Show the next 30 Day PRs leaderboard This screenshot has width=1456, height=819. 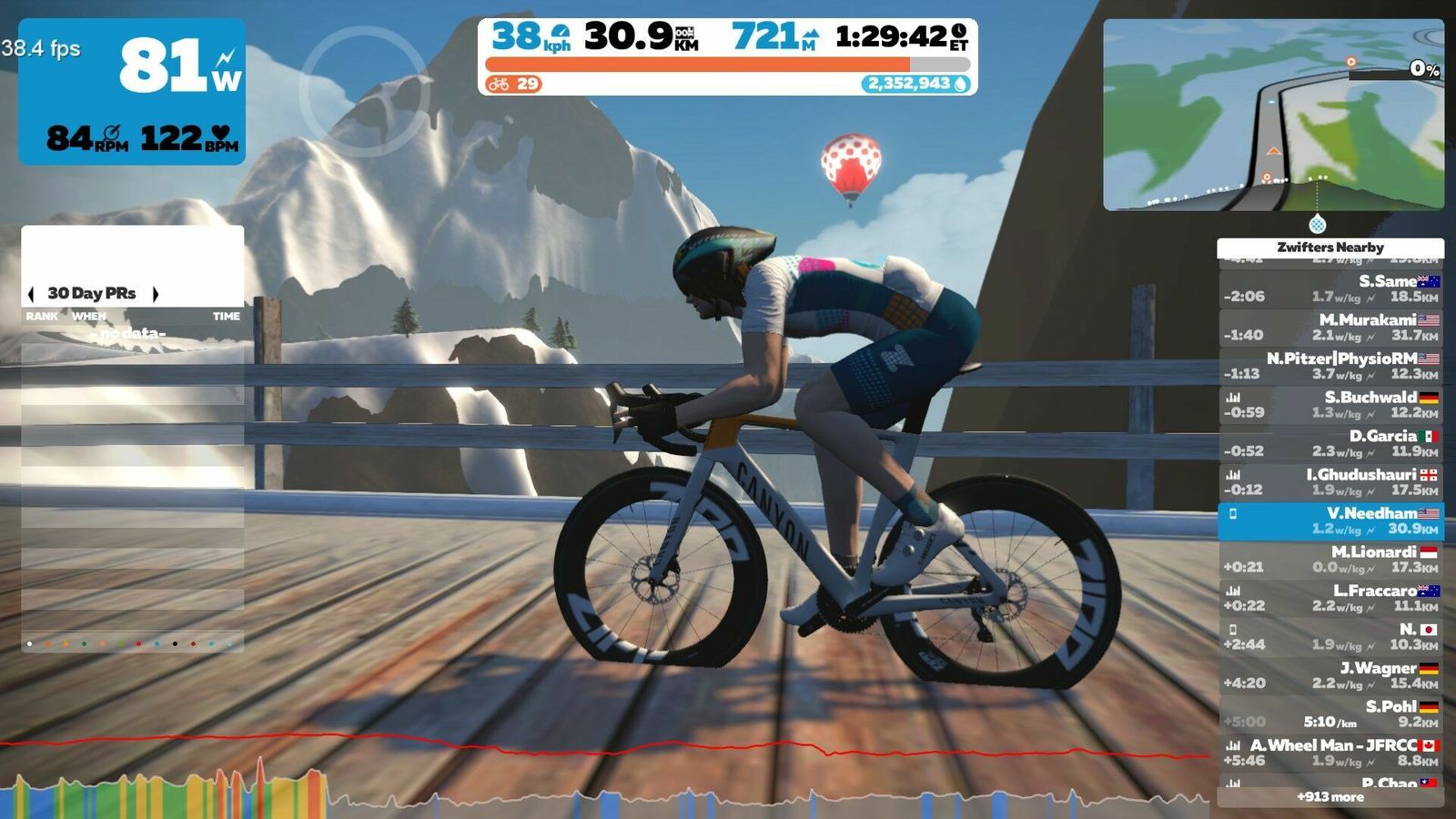click(156, 294)
